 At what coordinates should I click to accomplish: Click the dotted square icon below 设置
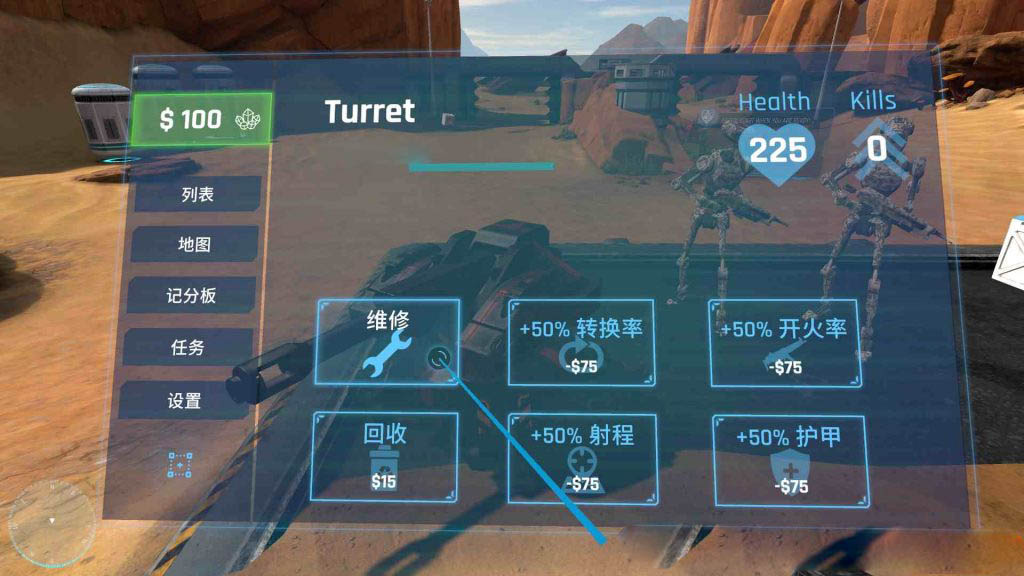[180, 465]
